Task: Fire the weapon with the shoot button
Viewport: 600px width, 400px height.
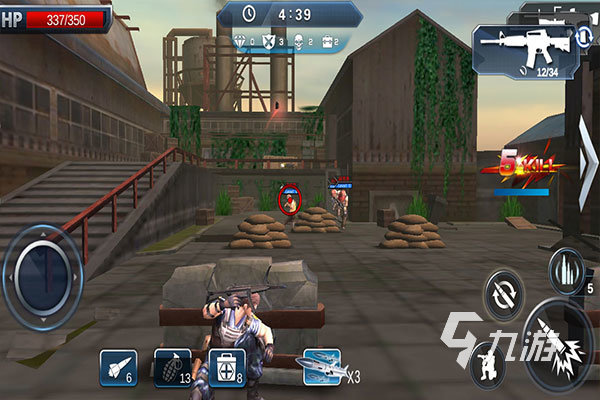Action: click(x=560, y=345)
